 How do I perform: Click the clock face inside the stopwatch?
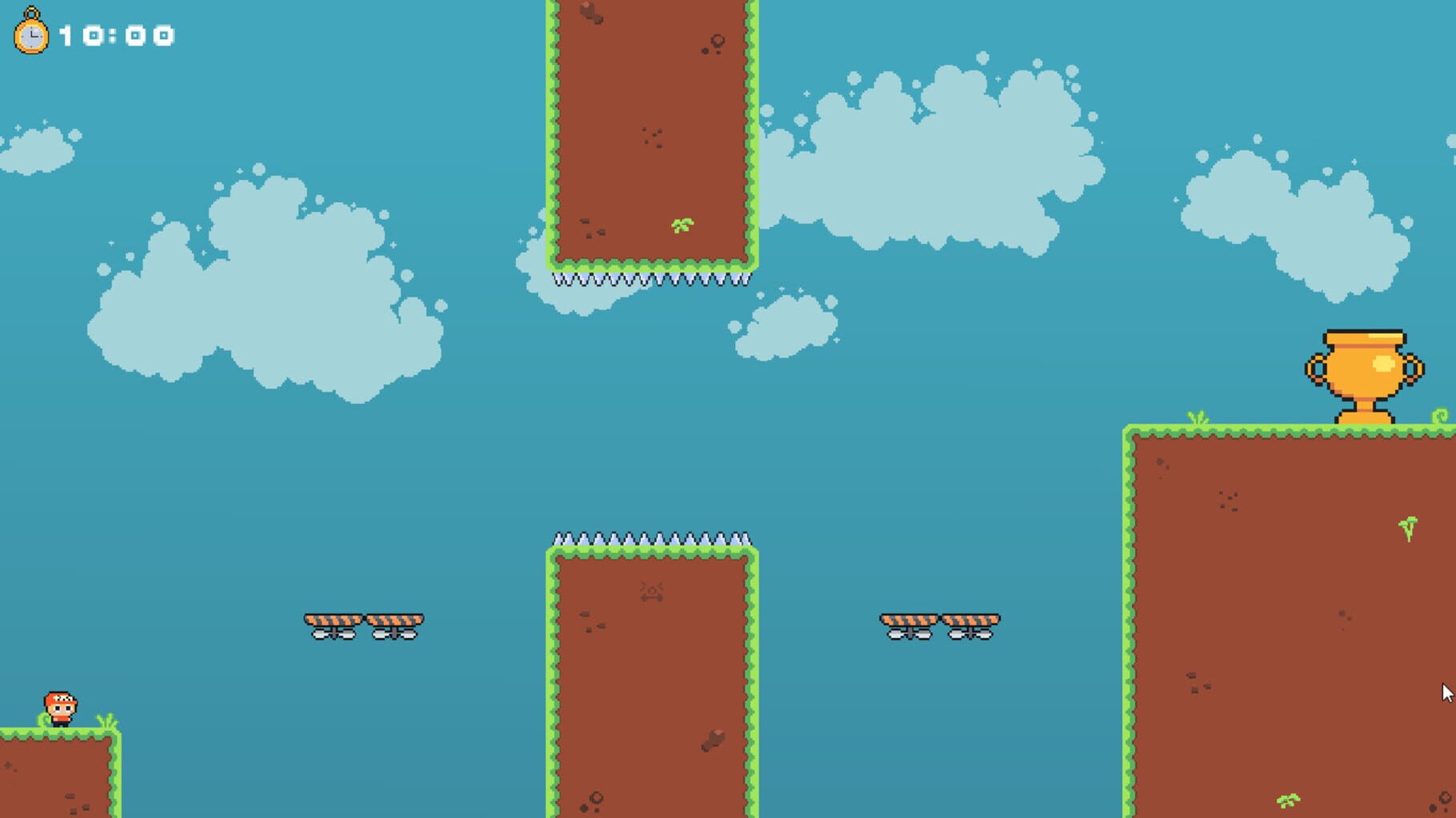[x=32, y=36]
